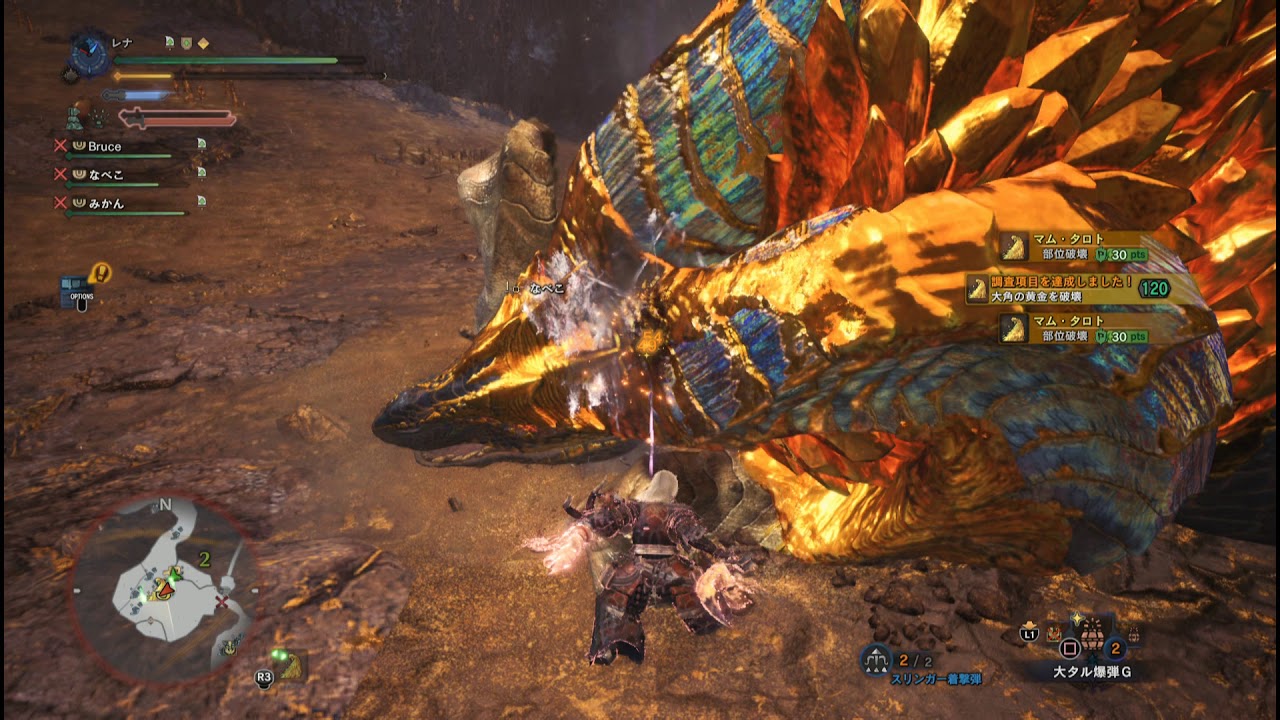
Task: Open the options notification book icon
Action: click(x=77, y=291)
